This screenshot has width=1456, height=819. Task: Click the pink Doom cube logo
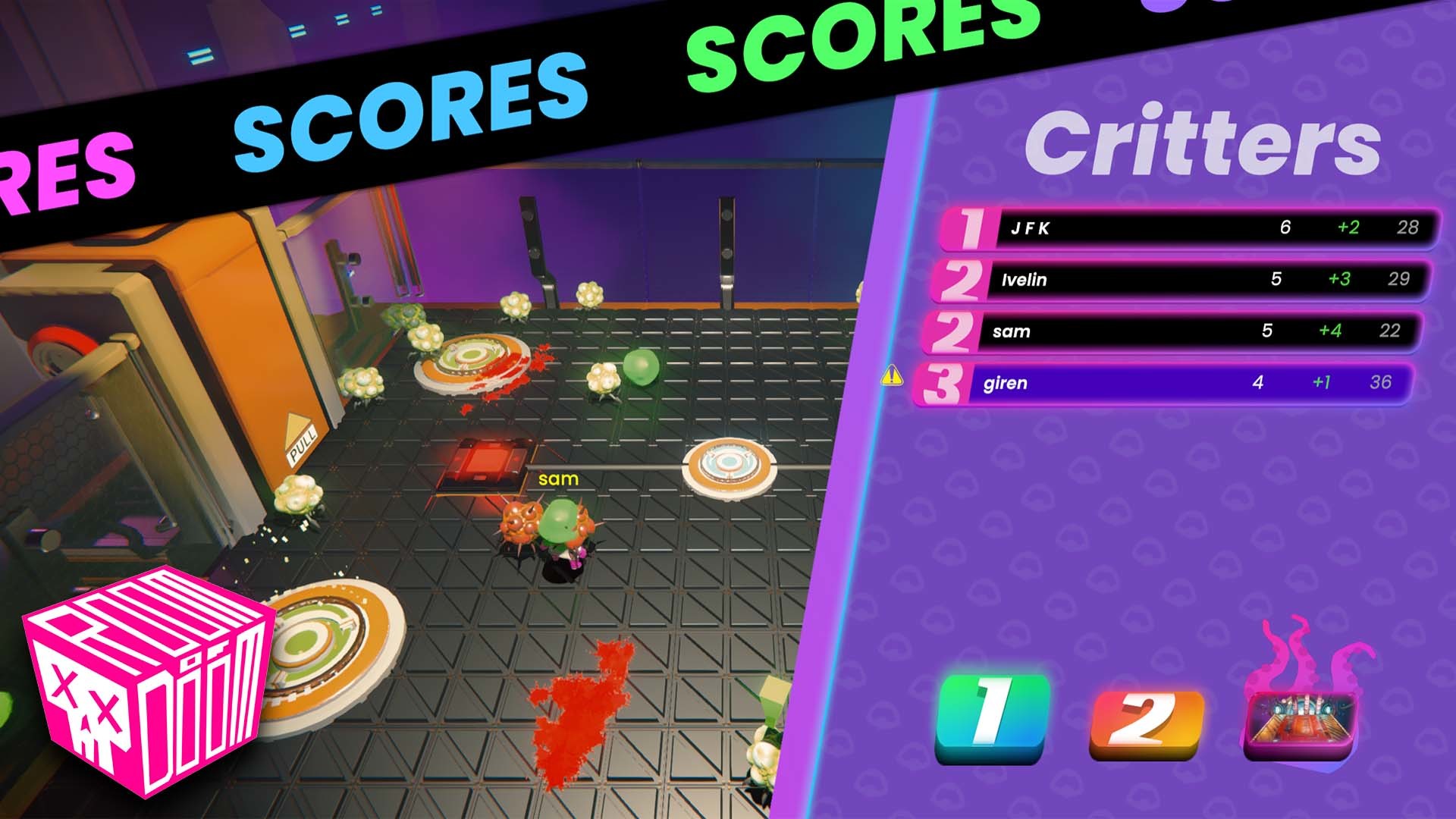[x=144, y=682]
